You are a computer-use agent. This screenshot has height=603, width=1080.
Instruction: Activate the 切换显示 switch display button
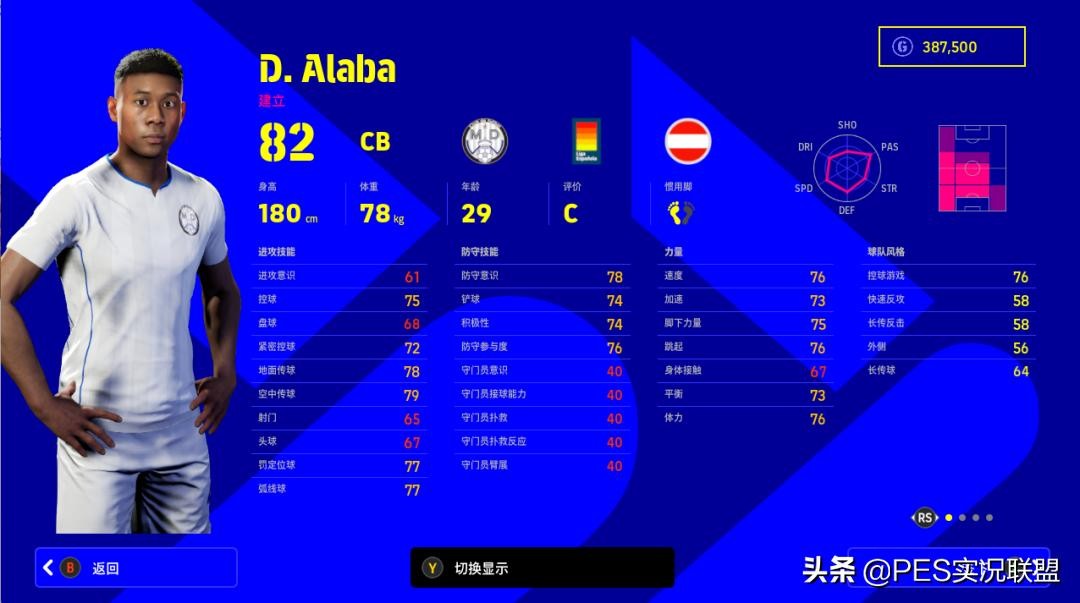pyautogui.click(x=542, y=568)
